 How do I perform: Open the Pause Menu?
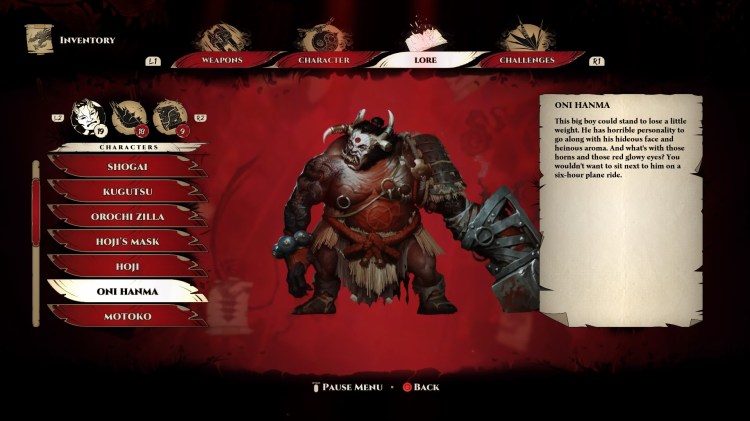pos(347,387)
